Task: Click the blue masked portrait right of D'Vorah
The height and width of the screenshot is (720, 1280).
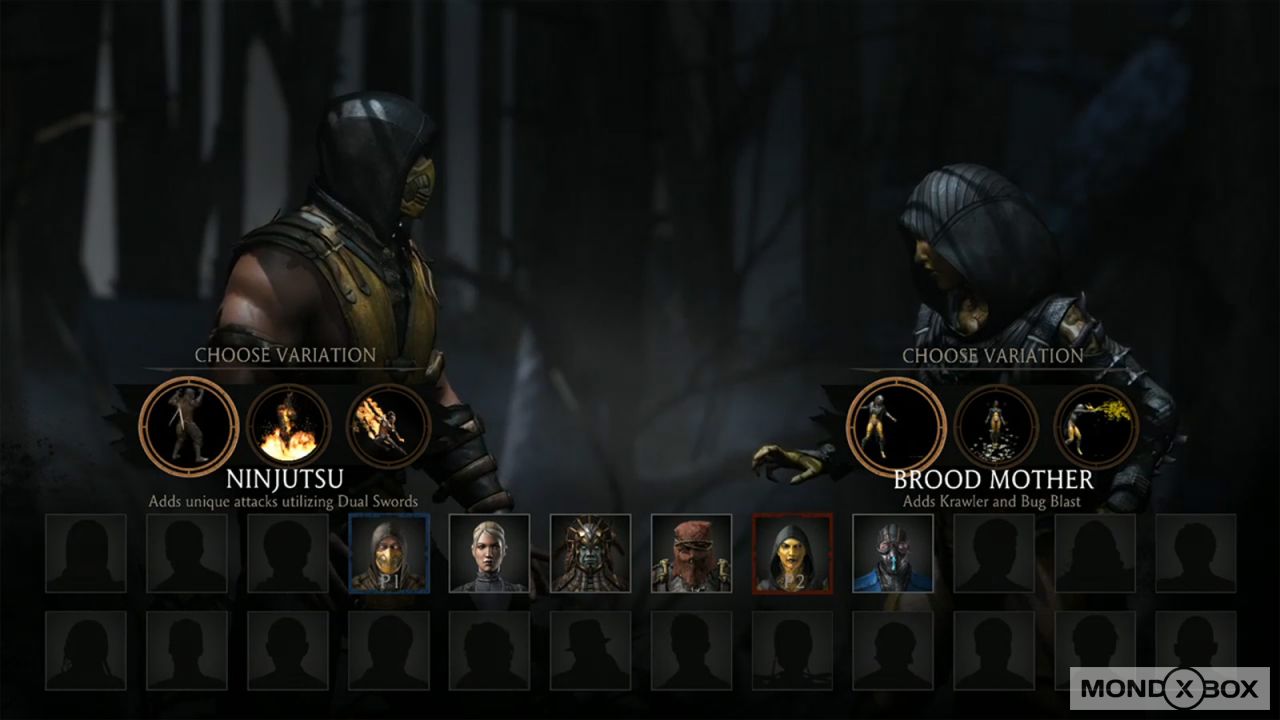Action: pos(892,552)
